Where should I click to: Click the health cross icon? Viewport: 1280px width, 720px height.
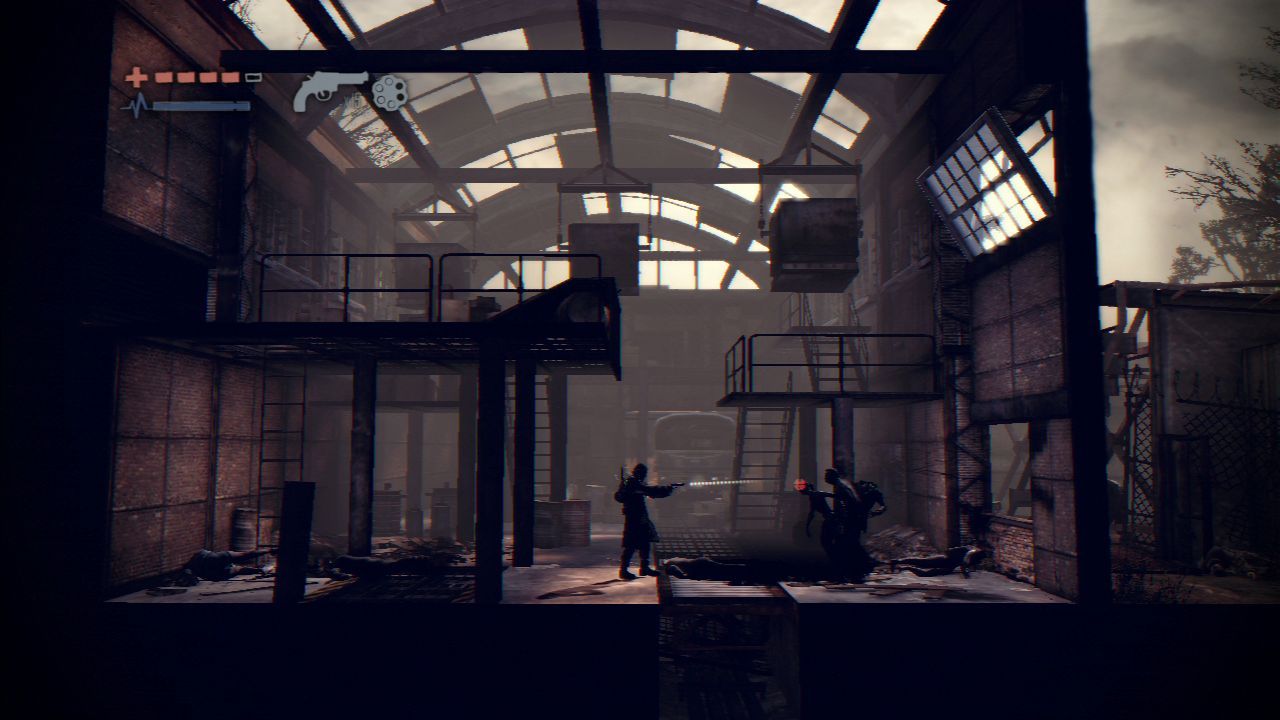pos(137,76)
